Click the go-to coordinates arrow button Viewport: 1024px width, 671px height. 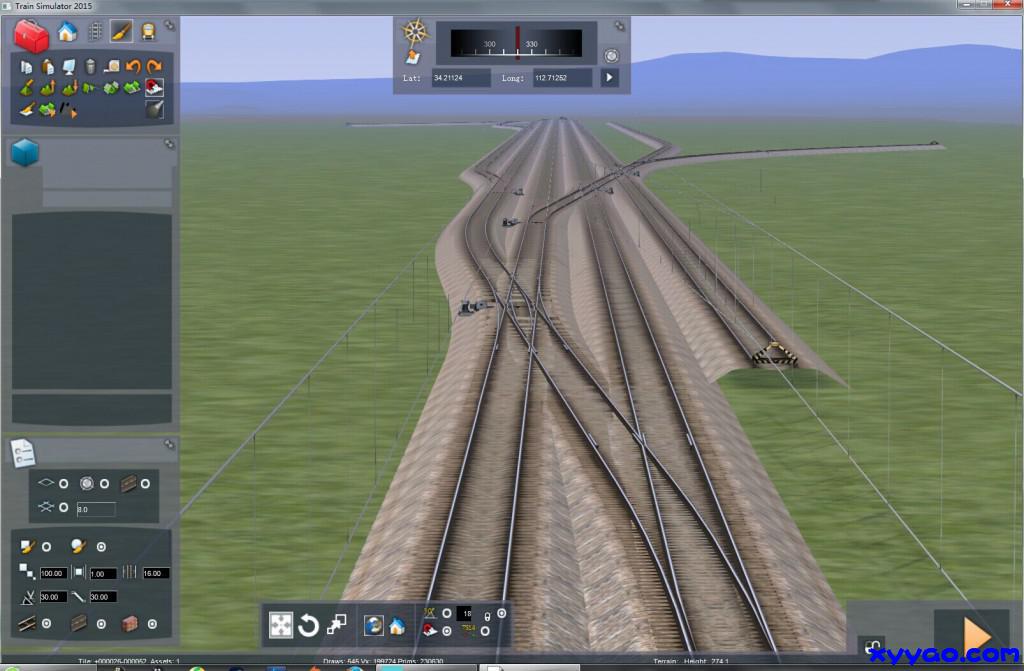click(x=609, y=77)
